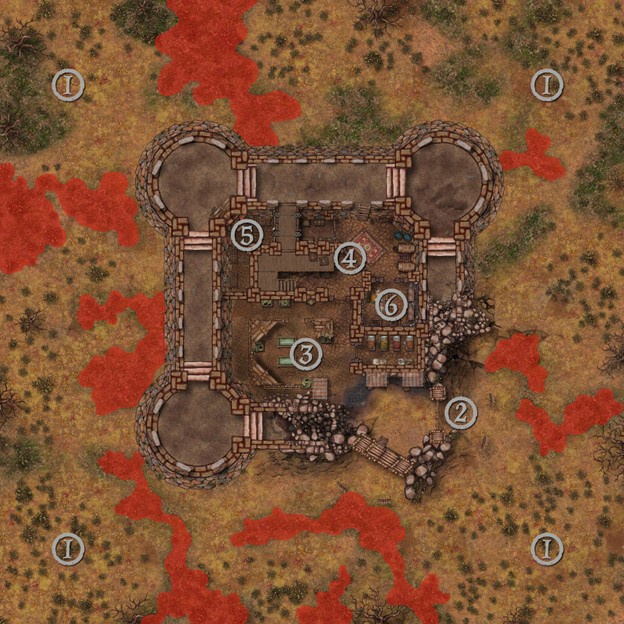624x624 pixels.
Task: Select map marker number 2
Action: 460,412
